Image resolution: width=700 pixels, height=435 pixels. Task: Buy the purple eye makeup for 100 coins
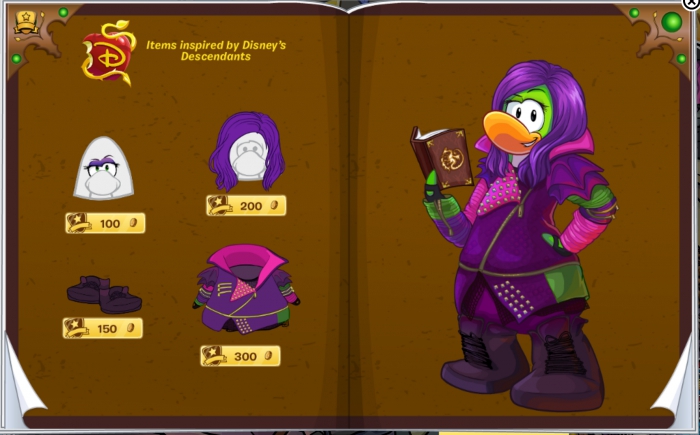point(105,223)
